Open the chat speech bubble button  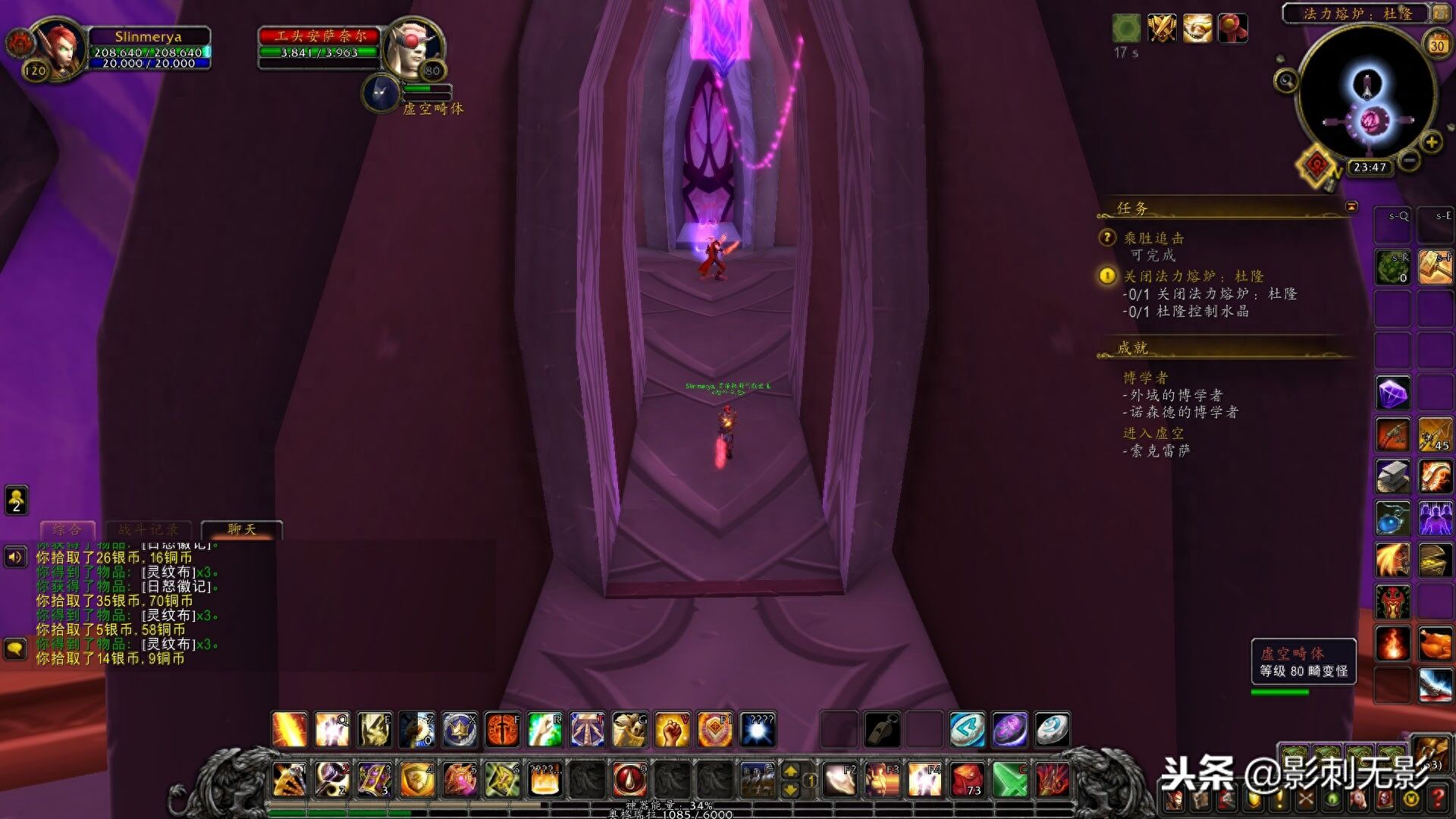click(16, 649)
